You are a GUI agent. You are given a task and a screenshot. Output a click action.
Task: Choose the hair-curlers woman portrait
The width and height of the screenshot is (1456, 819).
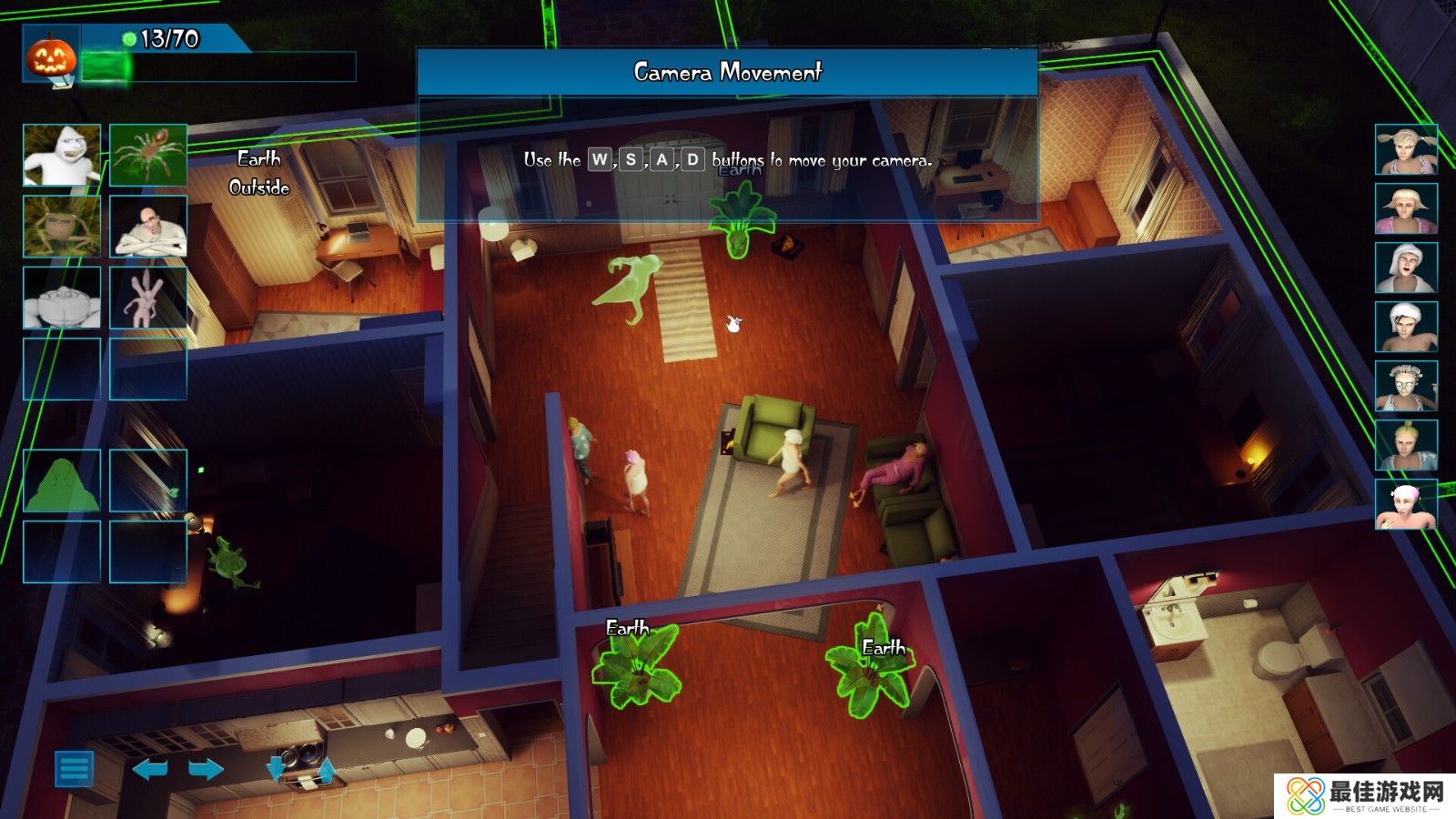pos(1406,386)
